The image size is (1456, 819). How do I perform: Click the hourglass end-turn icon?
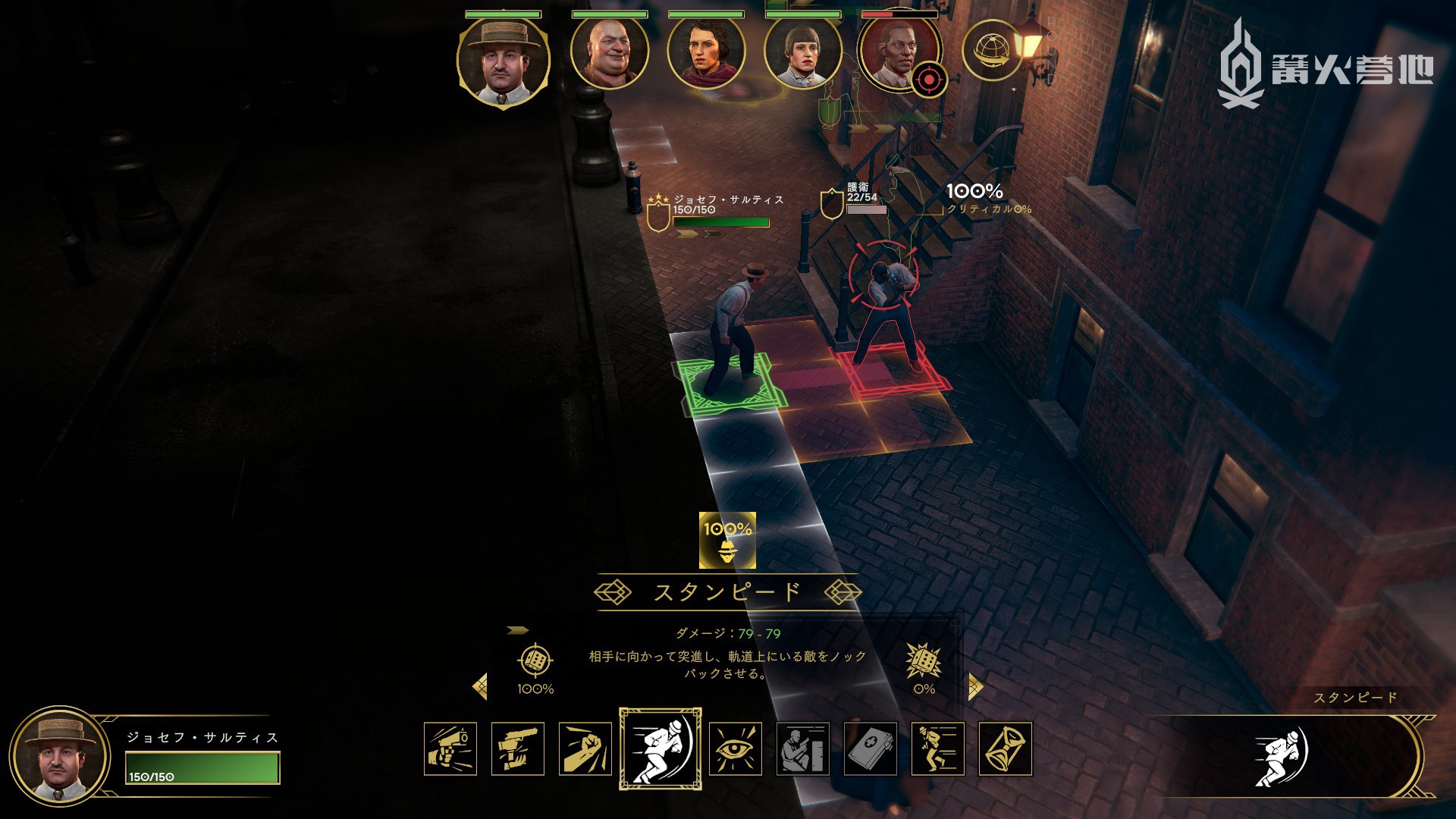click(1006, 748)
